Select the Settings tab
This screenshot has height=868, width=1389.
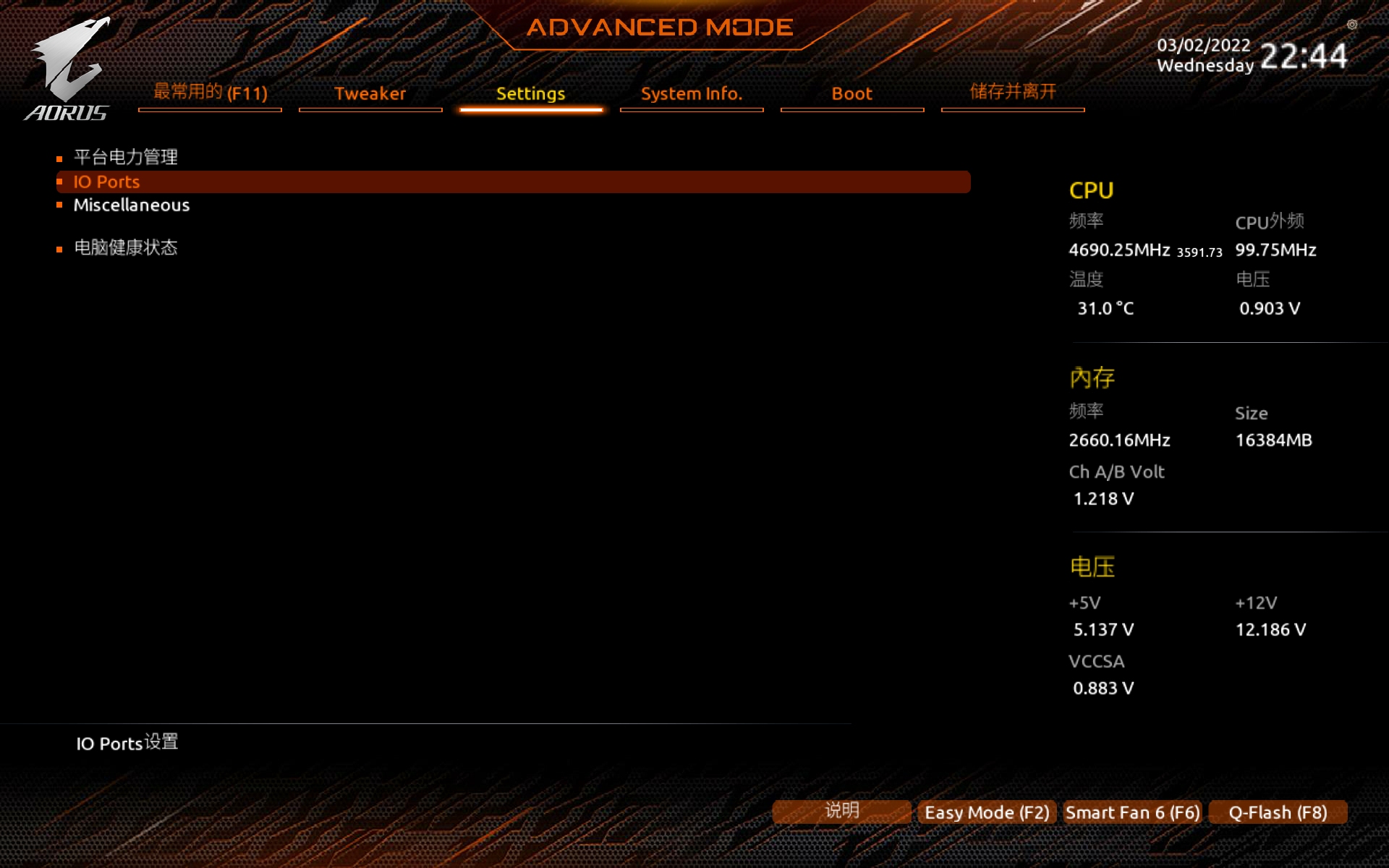pyautogui.click(x=530, y=93)
